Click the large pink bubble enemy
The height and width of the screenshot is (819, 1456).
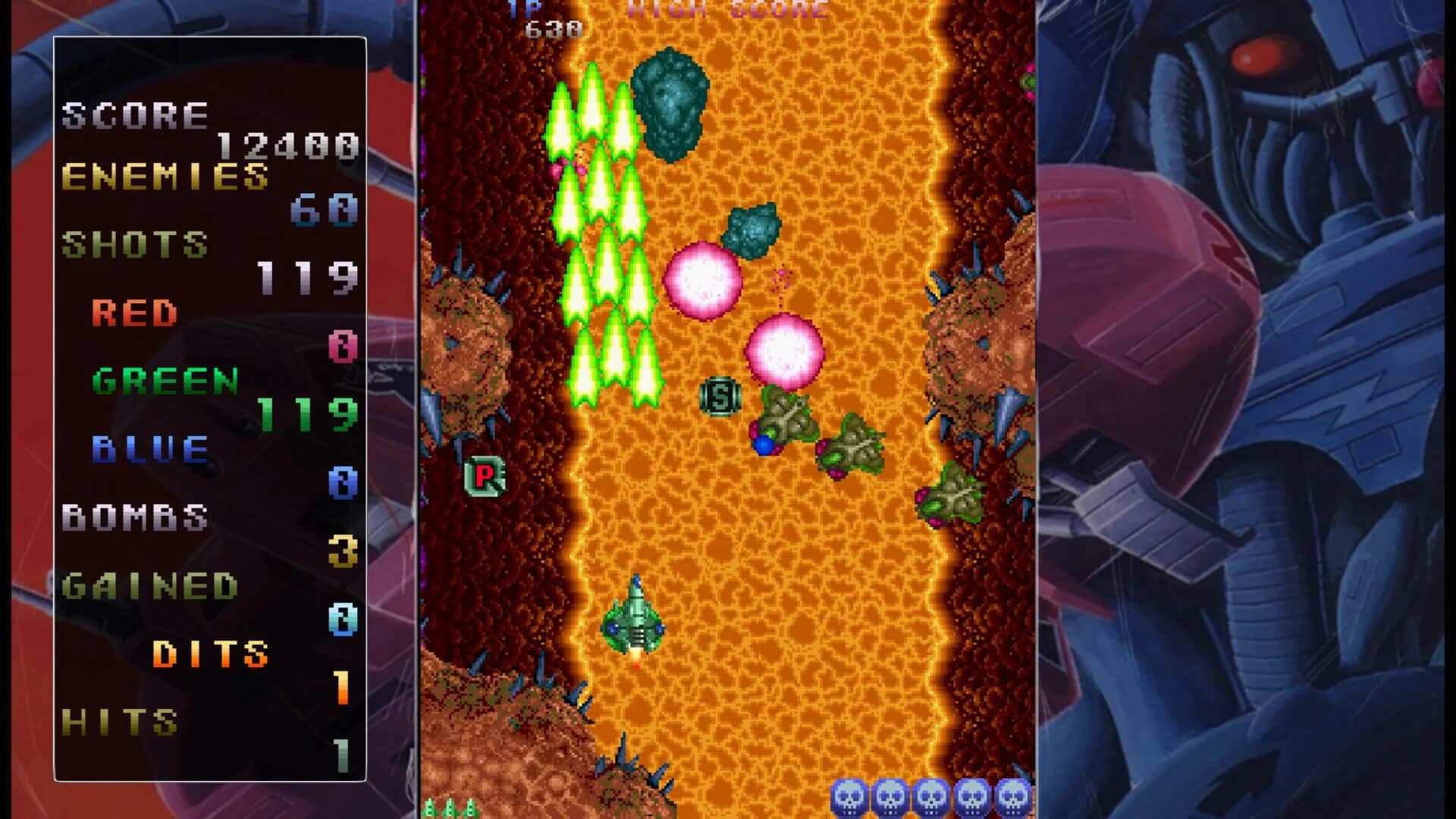pos(704,281)
